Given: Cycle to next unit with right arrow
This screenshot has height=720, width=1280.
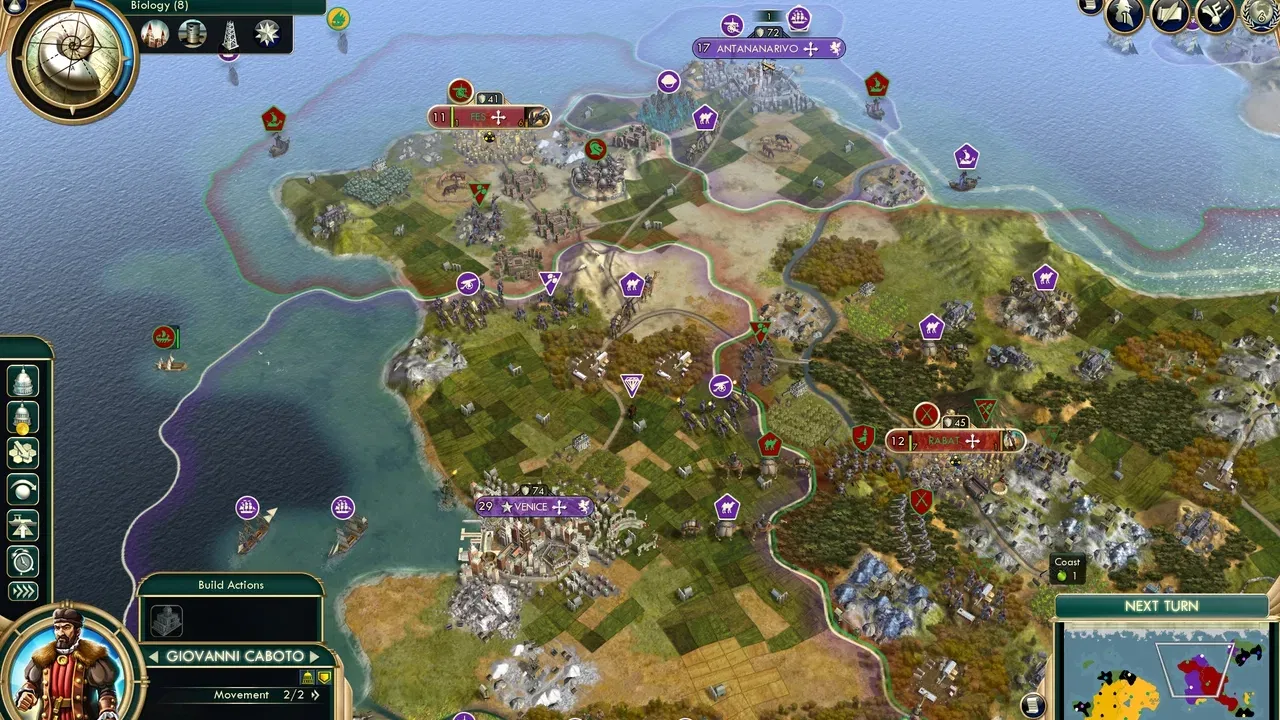Looking at the screenshot, I should click(314, 657).
